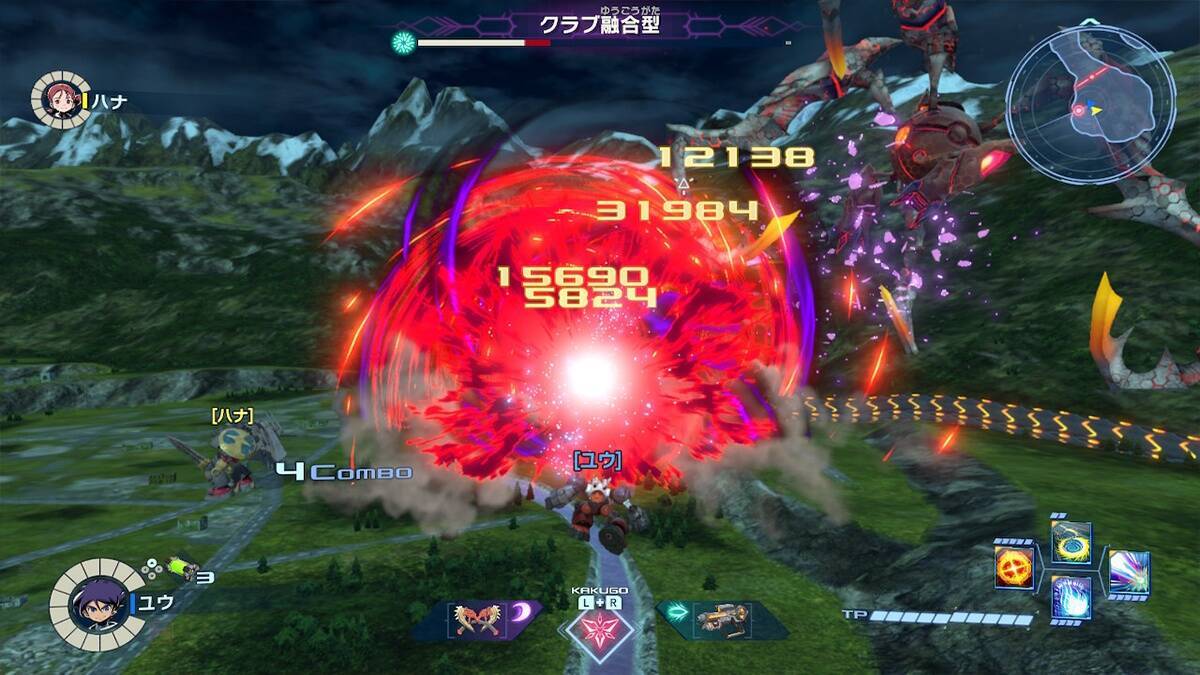This screenshot has width=1200, height=675.
Task: Select Hana's party portrait
Action: click(x=60, y=100)
